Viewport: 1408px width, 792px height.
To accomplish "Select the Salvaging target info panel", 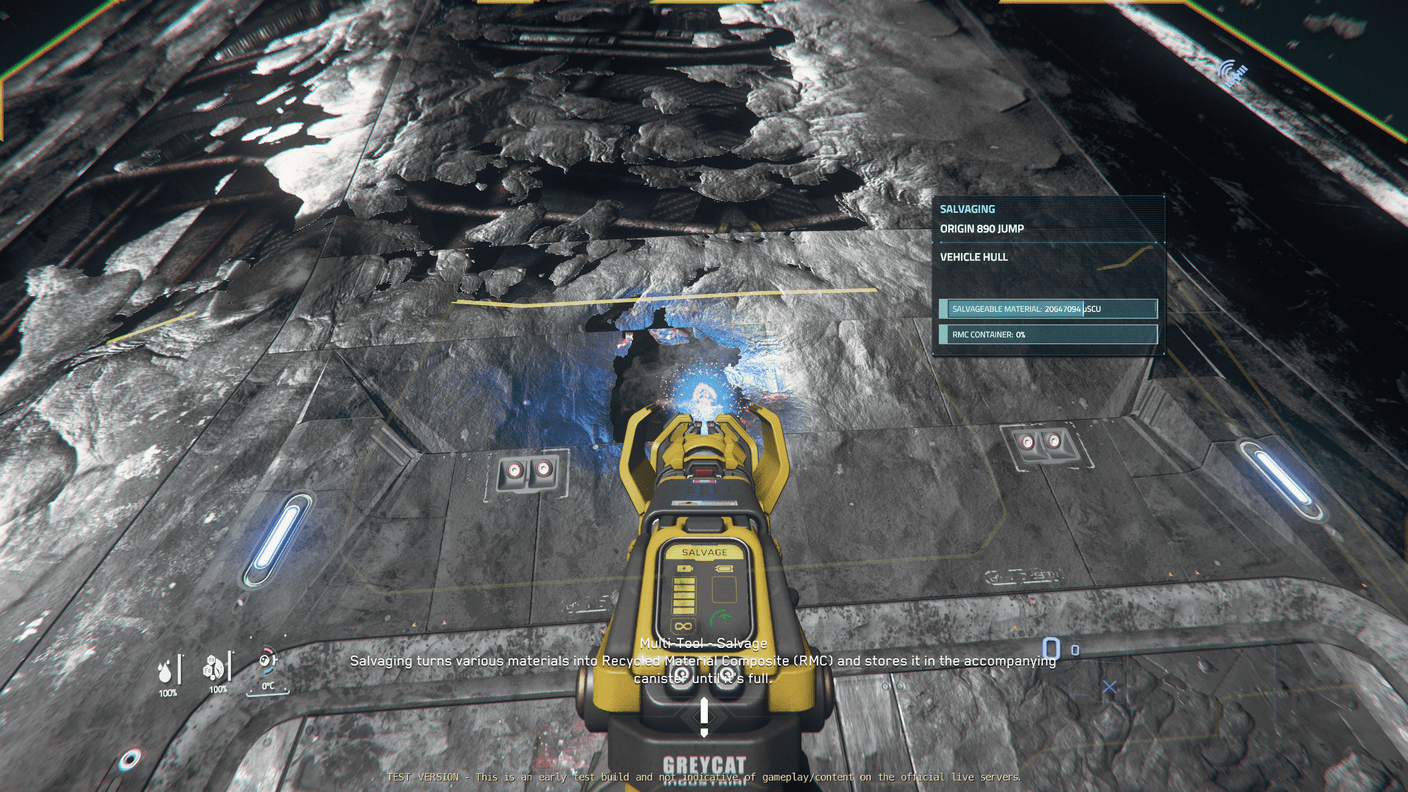I will (x=1048, y=275).
